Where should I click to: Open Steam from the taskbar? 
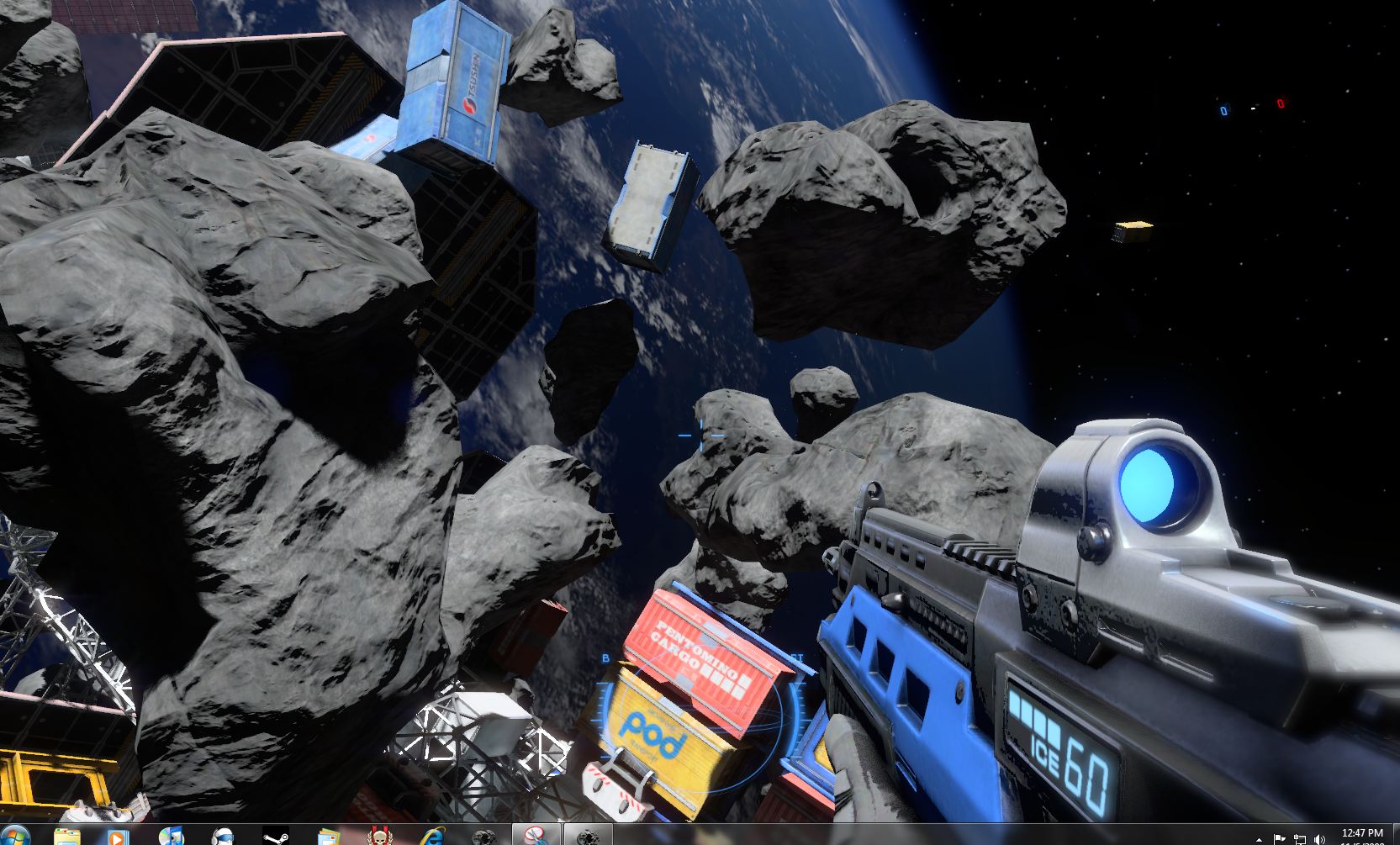point(276,837)
